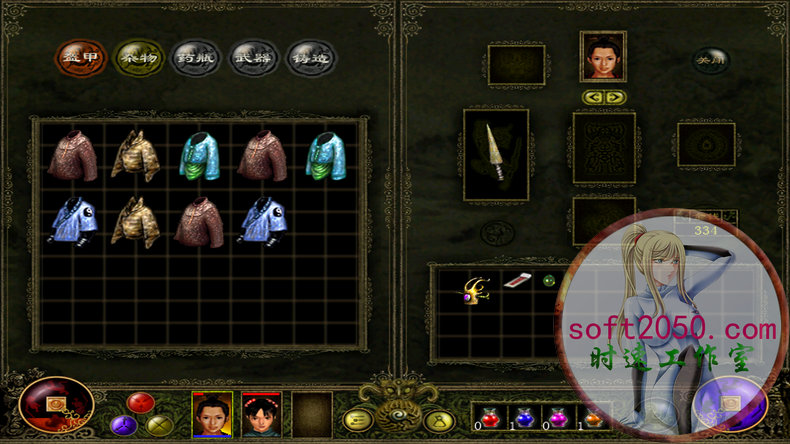Select the red-and-white scroll item
The width and height of the screenshot is (790, 444).
click(515, 283)
